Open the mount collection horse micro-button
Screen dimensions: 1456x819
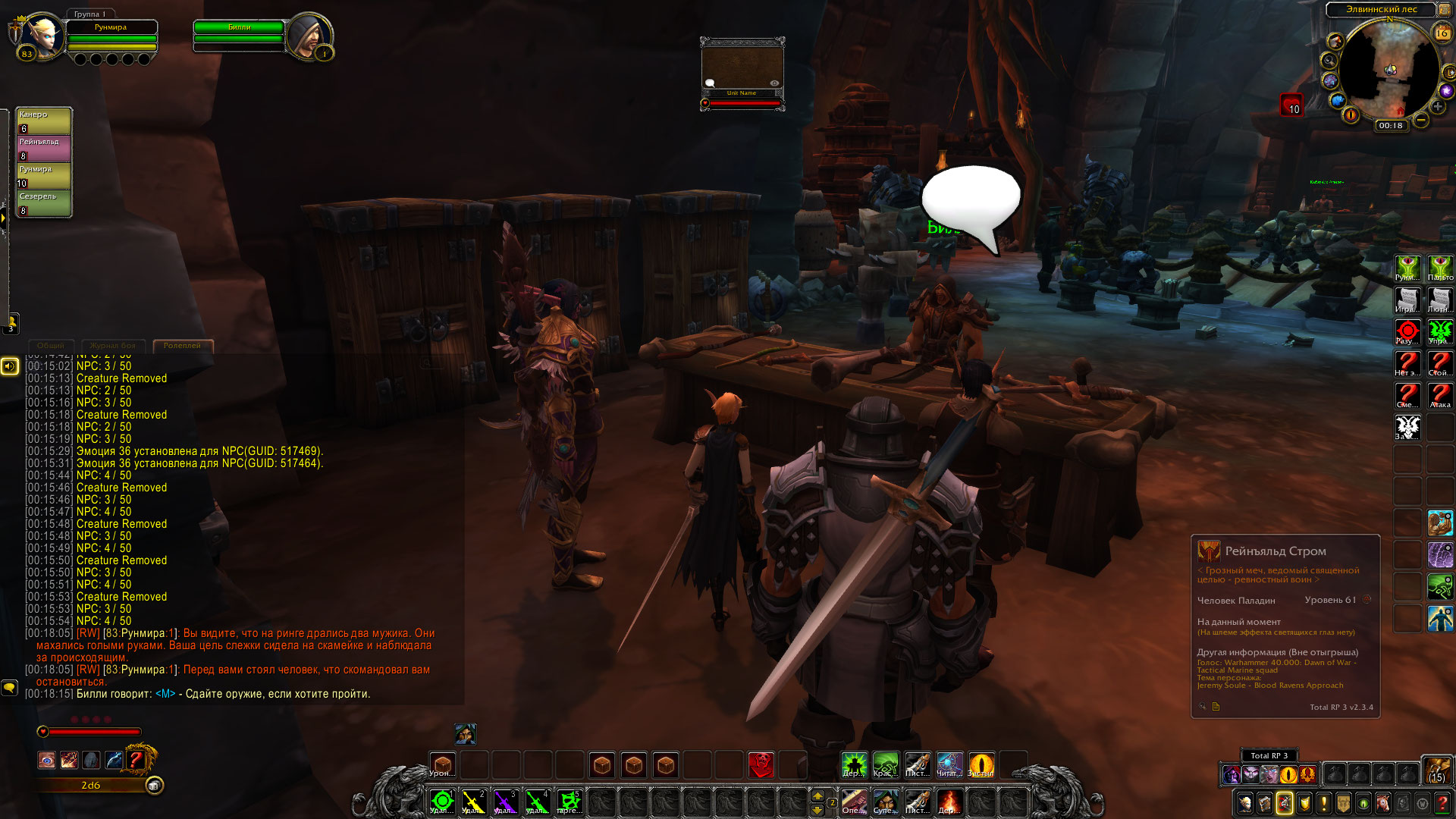point(1383,803)
